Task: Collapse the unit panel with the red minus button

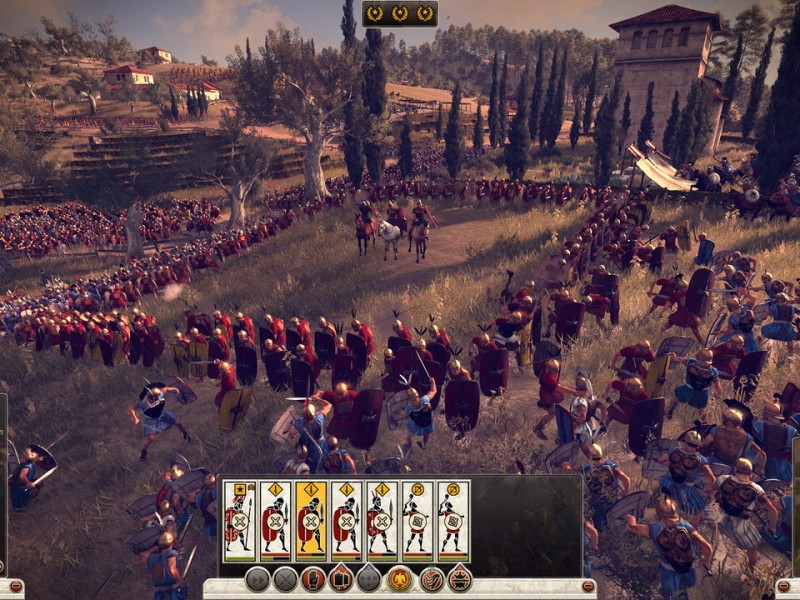Action: (x=588, y=586)
